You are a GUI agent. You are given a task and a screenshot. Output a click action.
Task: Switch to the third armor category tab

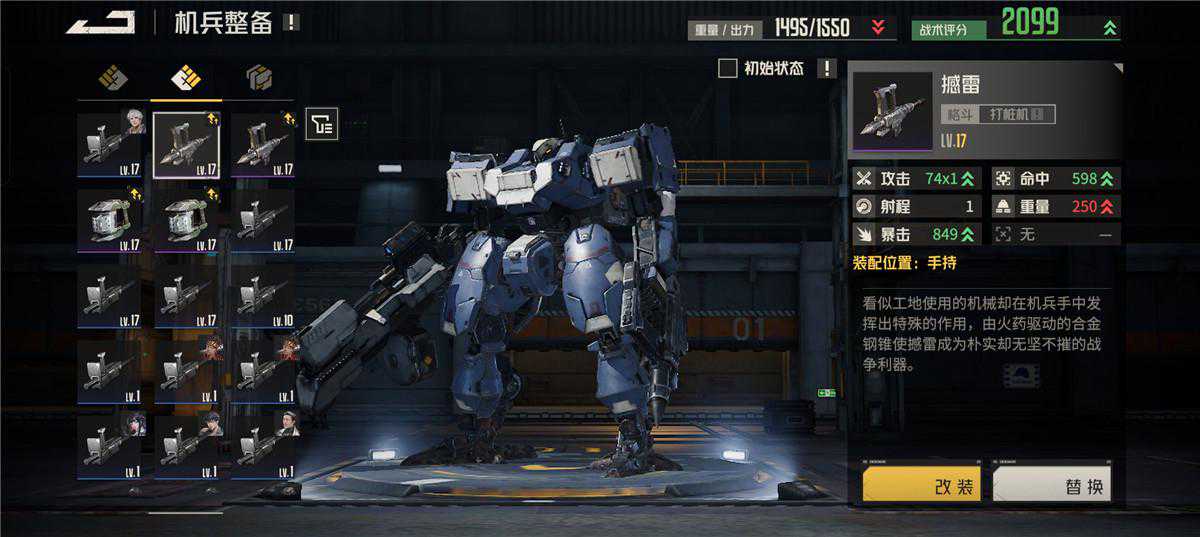259,77
